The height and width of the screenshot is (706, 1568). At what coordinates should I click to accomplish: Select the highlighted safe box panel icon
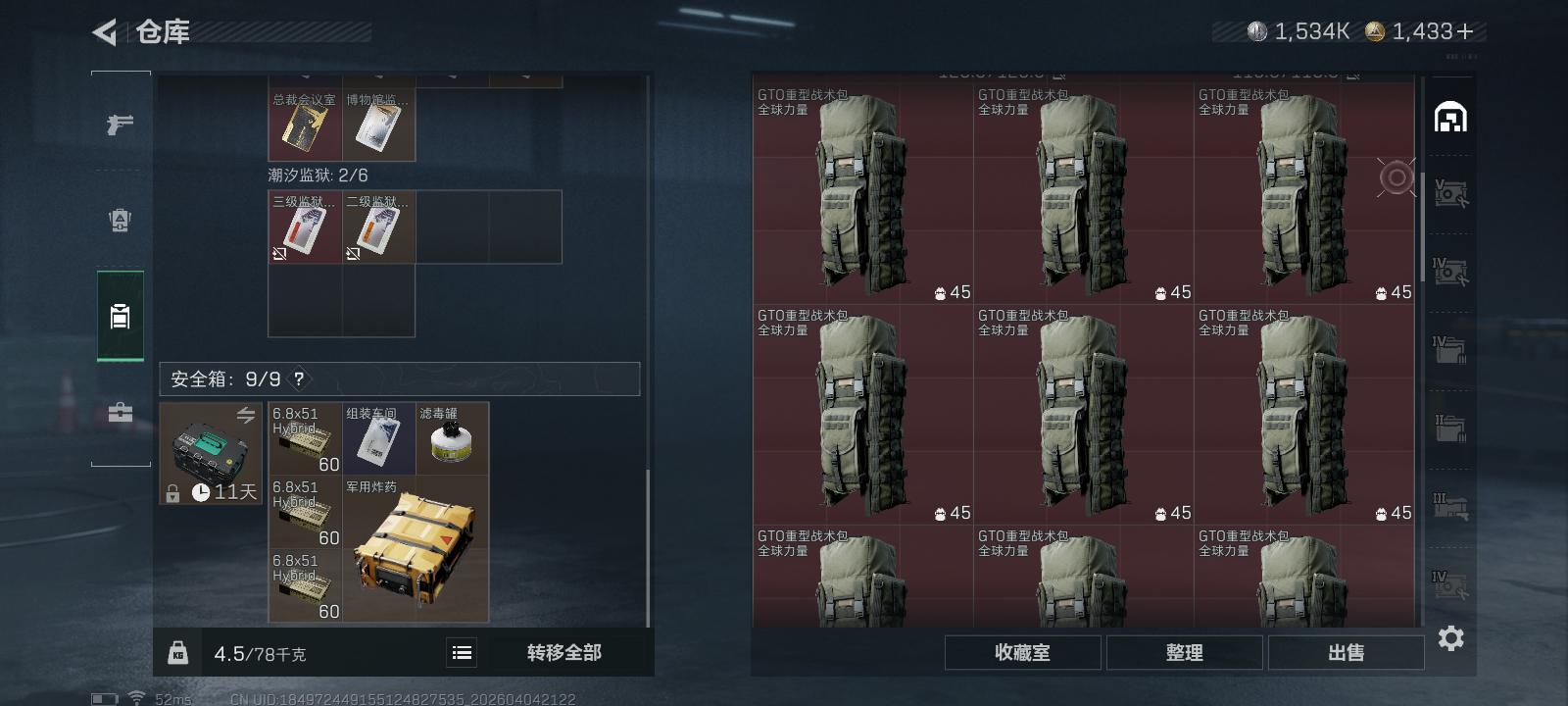119,316
